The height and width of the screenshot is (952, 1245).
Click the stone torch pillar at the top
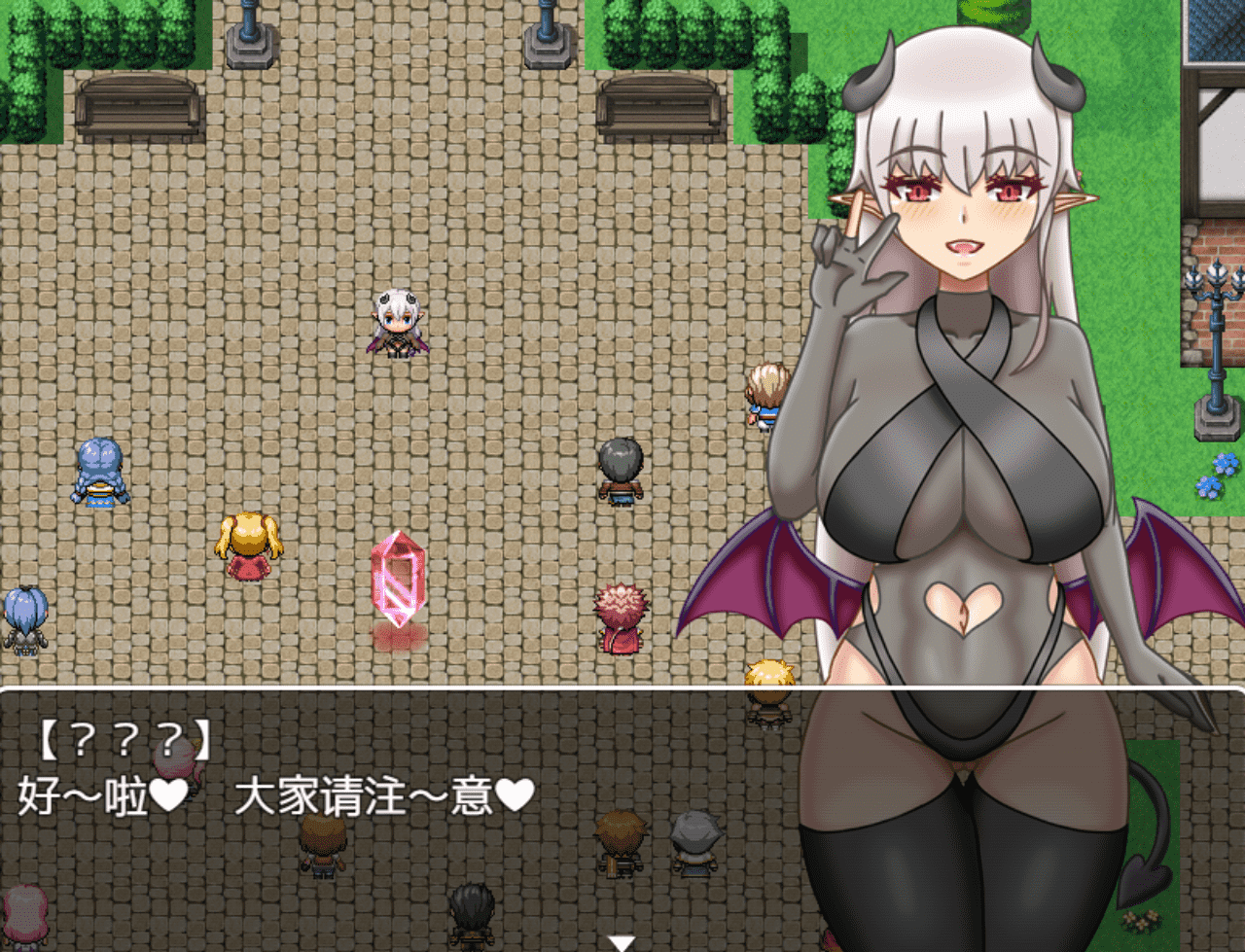click(x=251, y=44)
